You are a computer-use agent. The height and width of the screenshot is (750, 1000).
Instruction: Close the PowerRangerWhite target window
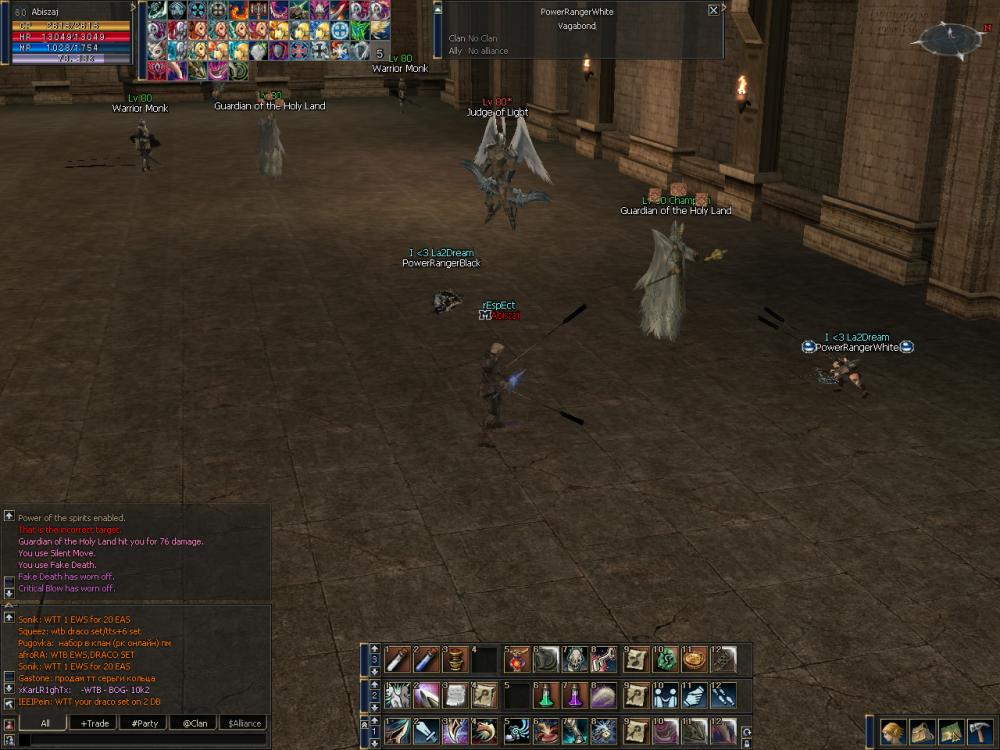click(713, 10)
